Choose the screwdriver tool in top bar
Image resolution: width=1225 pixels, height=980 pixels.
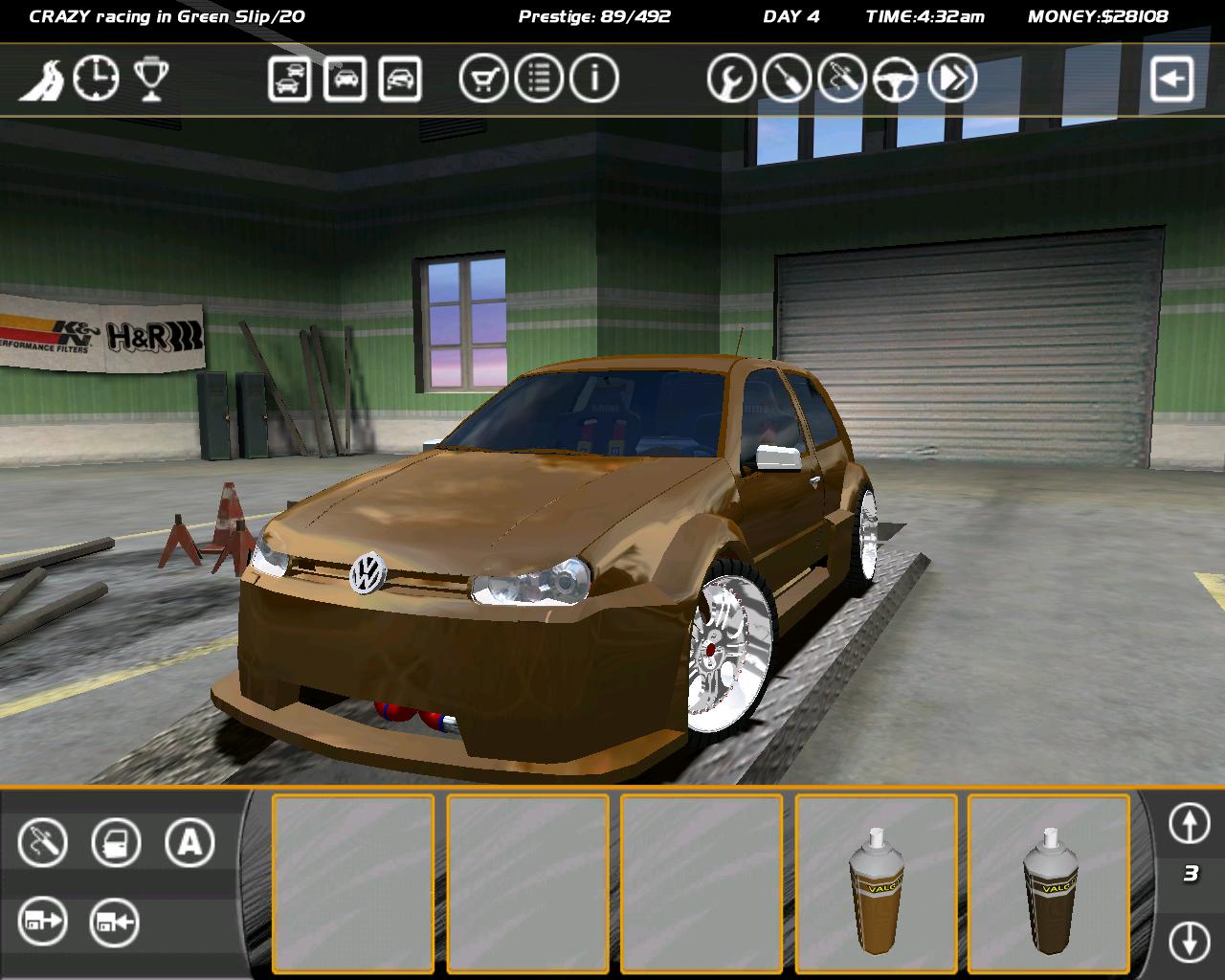pyautogui.click(x=788, y=78)
